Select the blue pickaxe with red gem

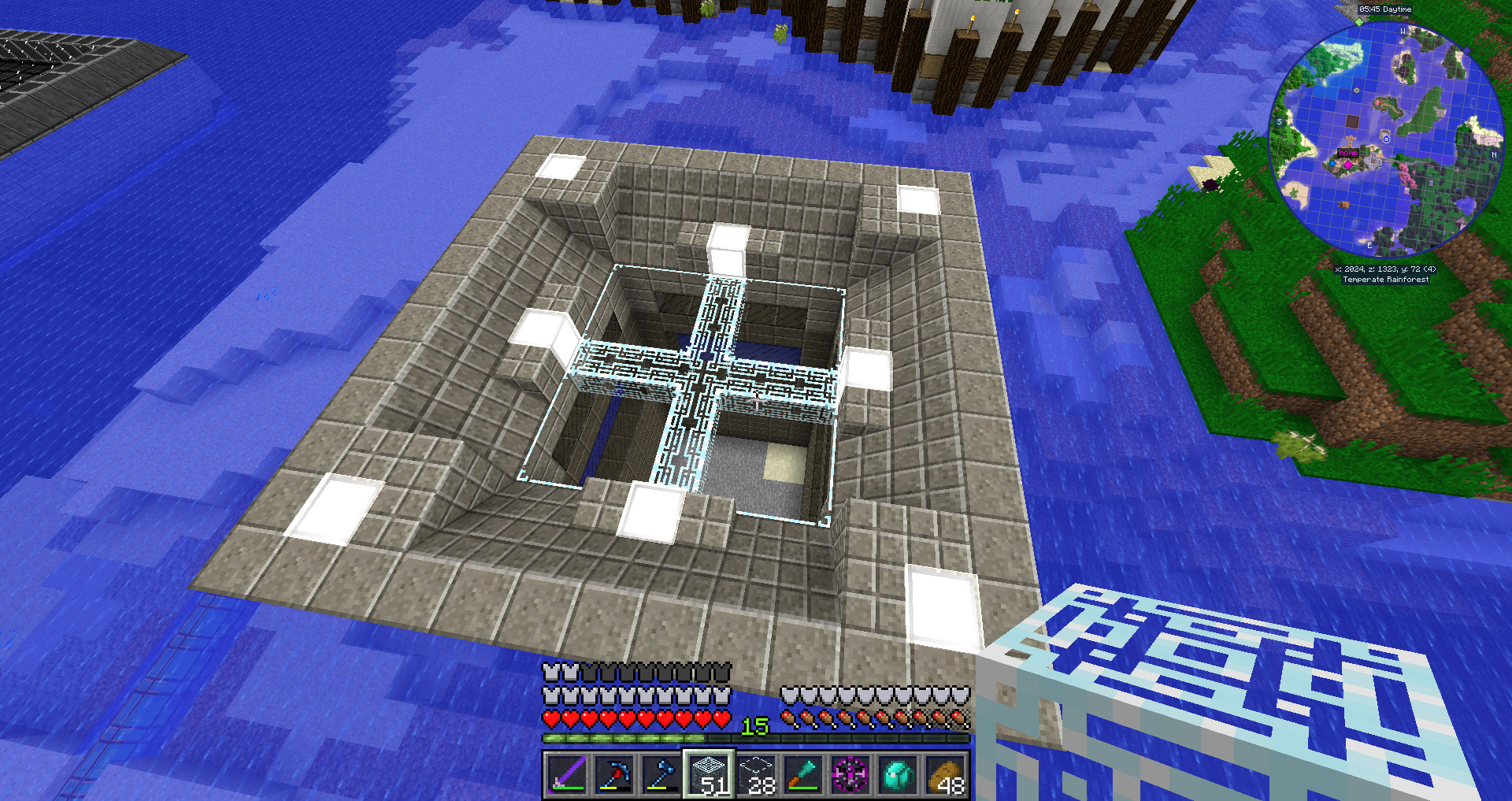point(614,774)
